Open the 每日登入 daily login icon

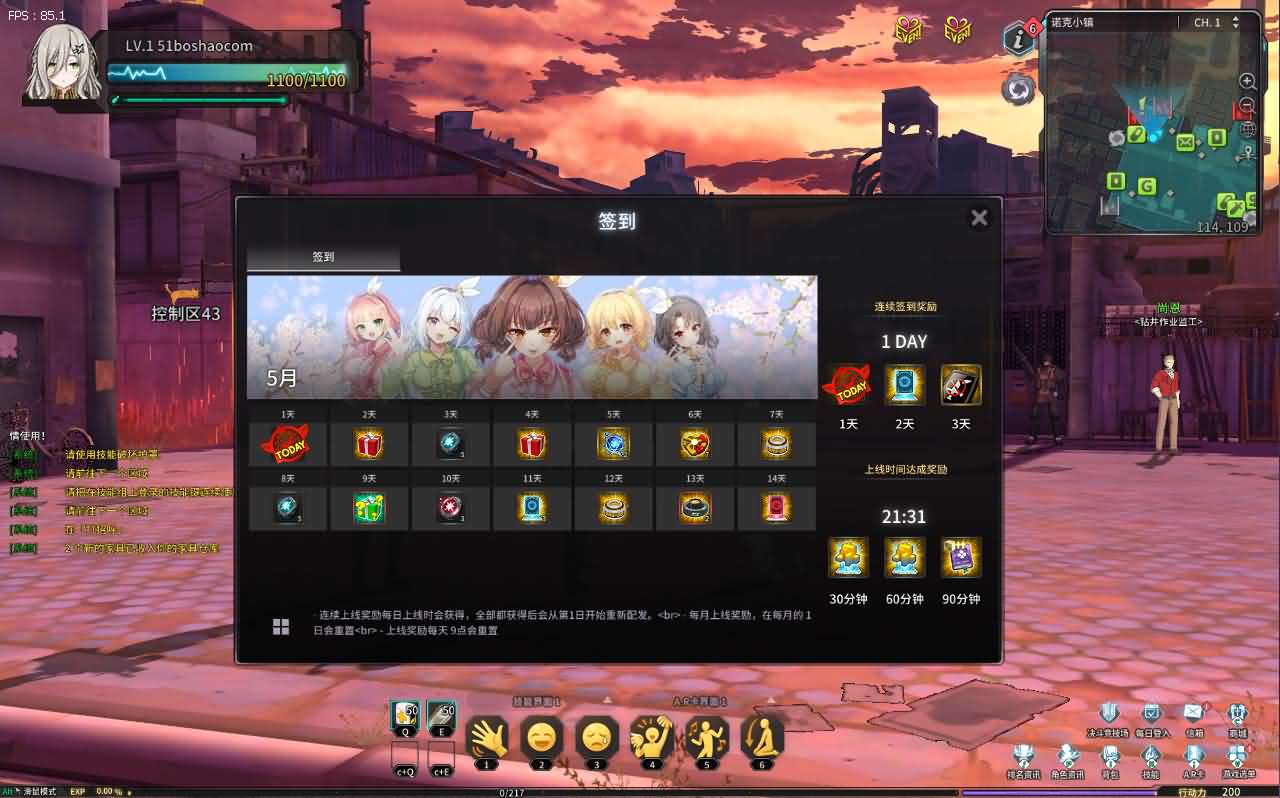[x=1152, y=712]
